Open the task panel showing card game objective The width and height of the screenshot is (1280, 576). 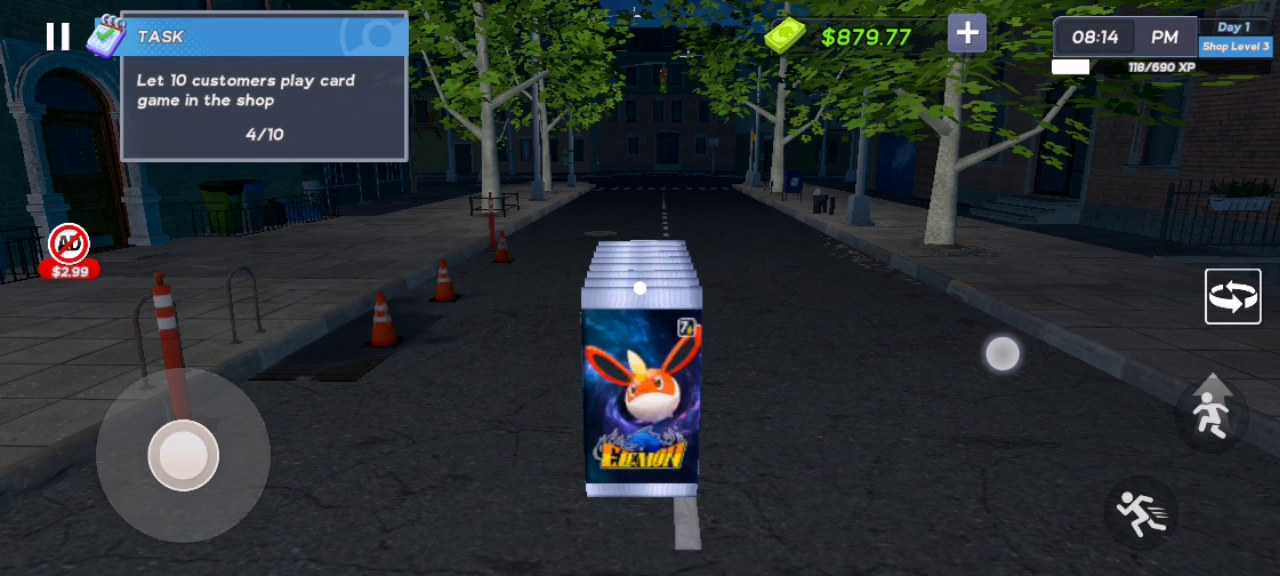pos(264,100)
